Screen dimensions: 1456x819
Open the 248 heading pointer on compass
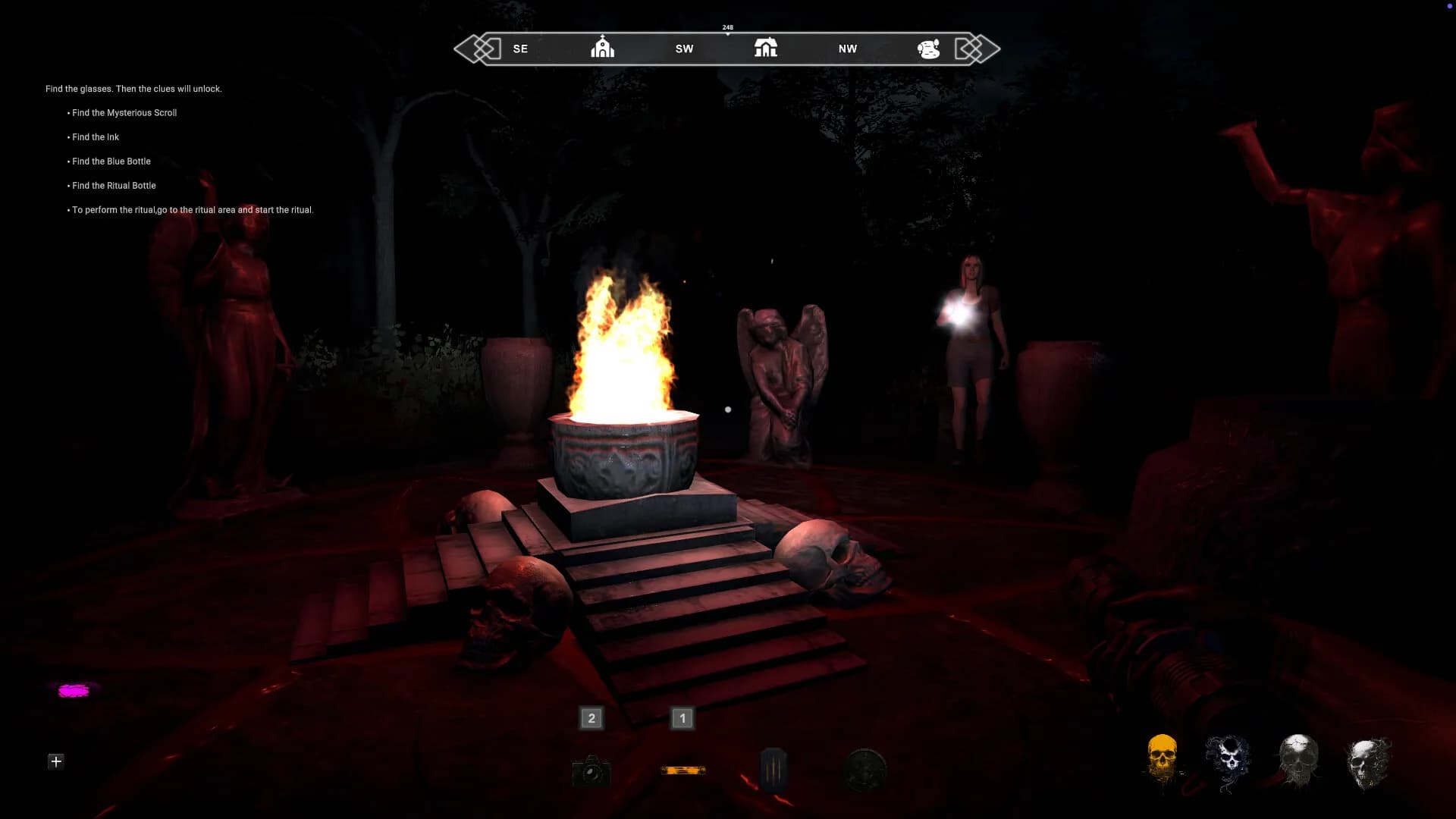click(x=726, y=27)
